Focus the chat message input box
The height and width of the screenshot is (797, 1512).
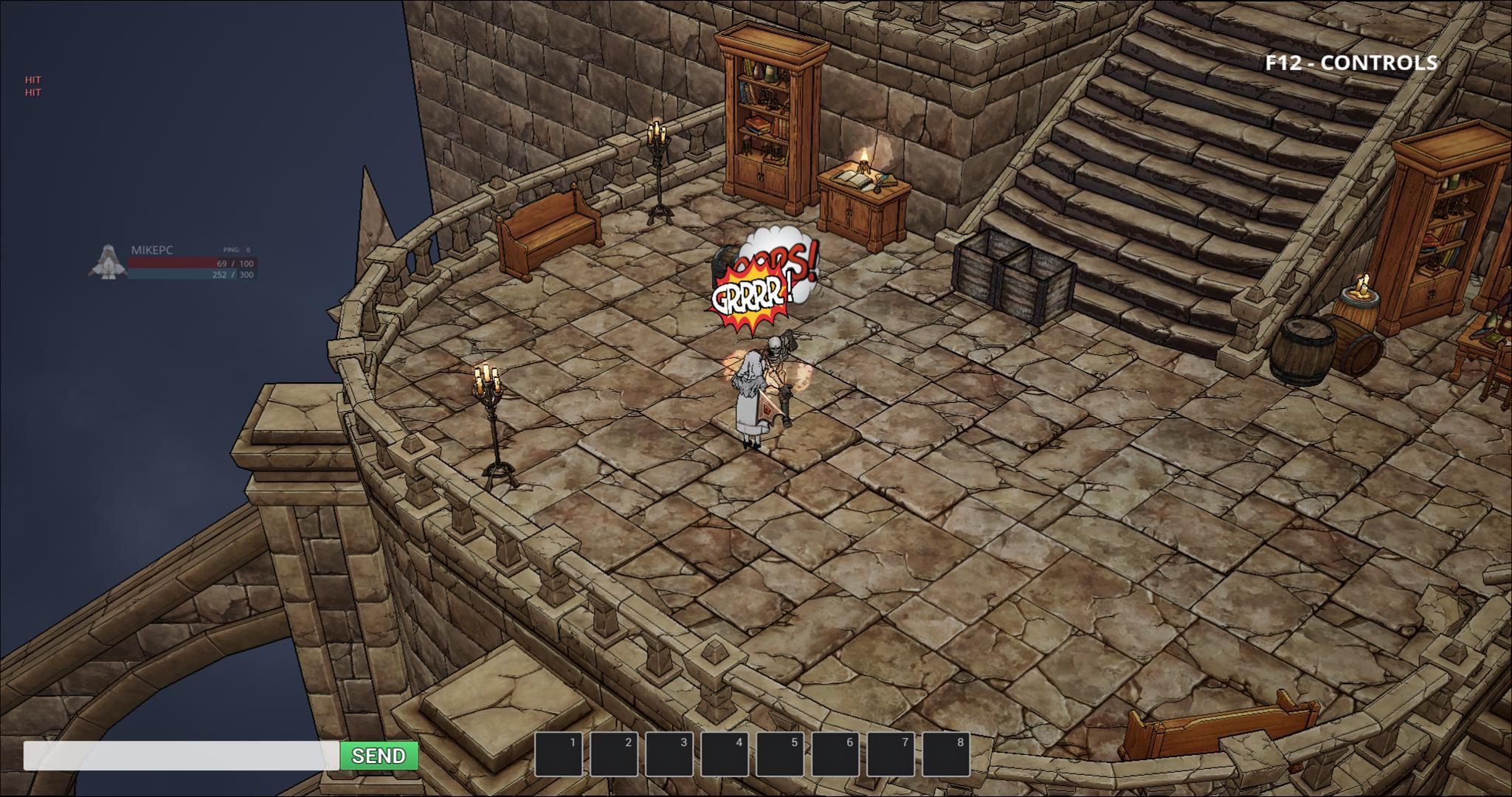coord(181,756)
